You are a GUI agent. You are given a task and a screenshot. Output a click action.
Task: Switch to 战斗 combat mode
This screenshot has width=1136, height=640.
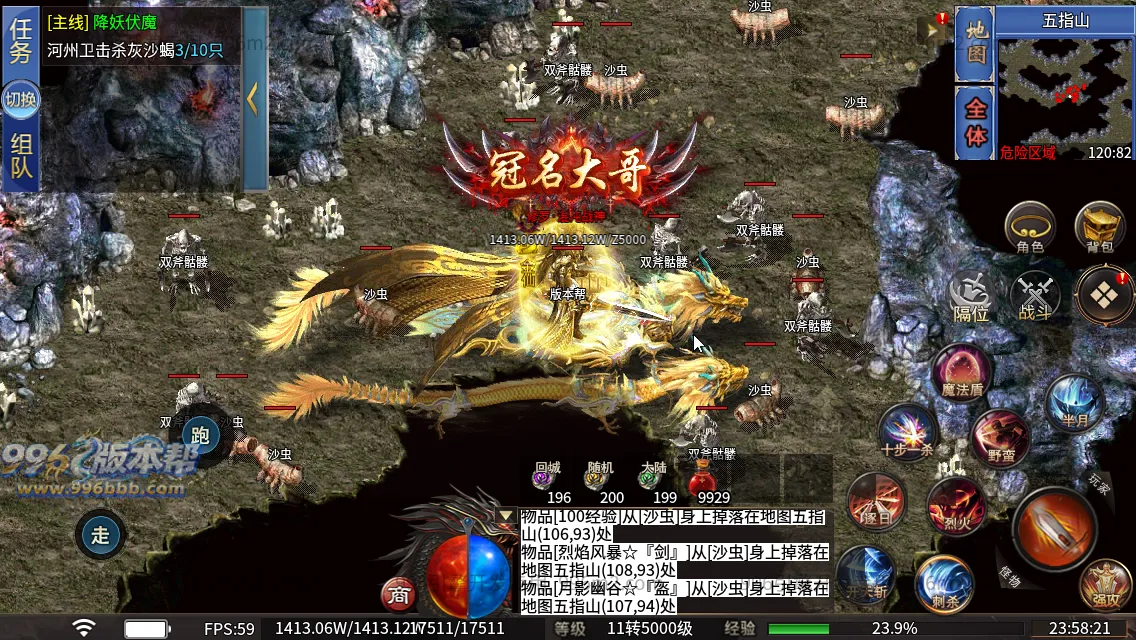coord(1034,297)
